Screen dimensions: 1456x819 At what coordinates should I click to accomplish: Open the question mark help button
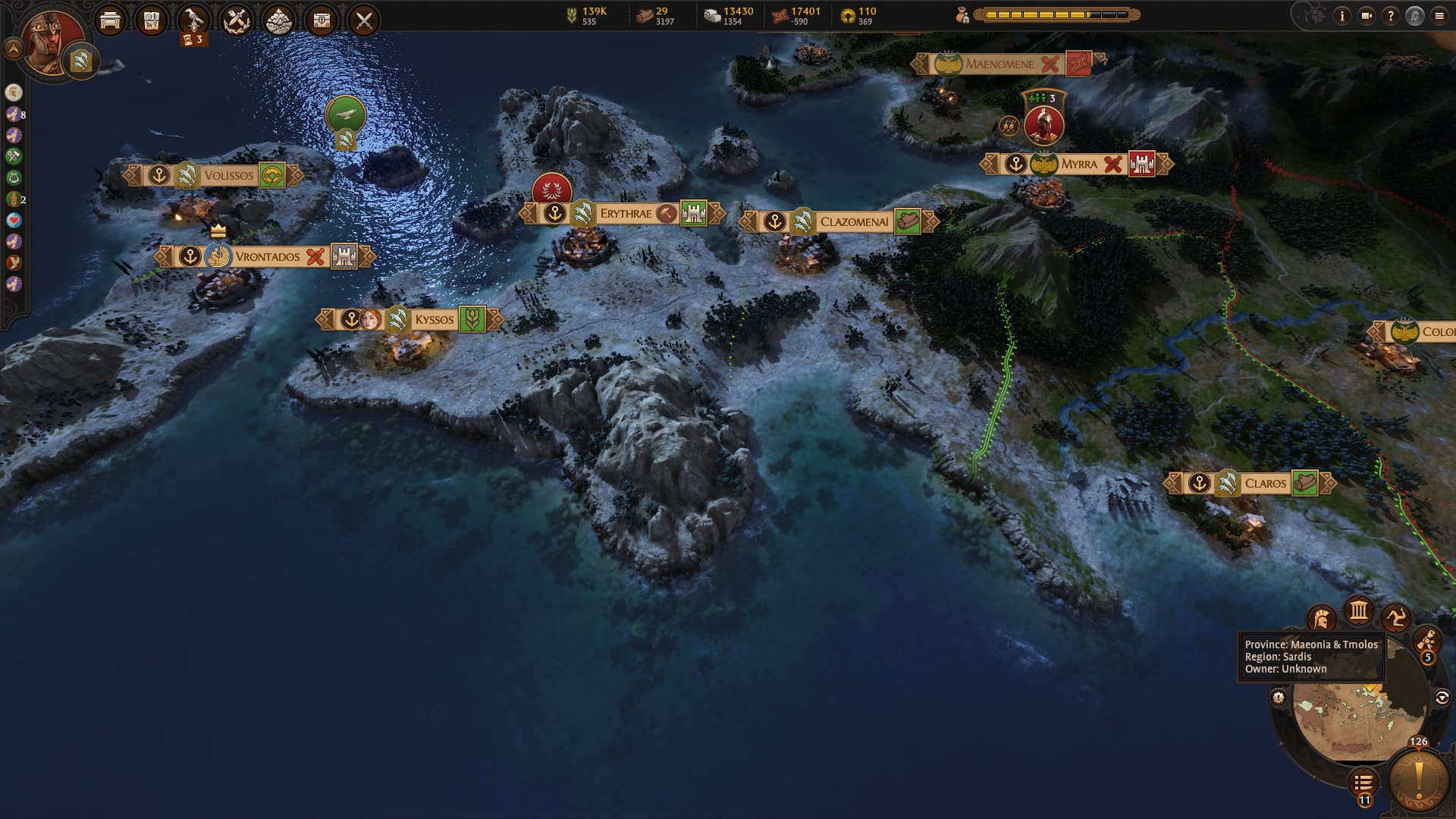tap(1390, 16)
